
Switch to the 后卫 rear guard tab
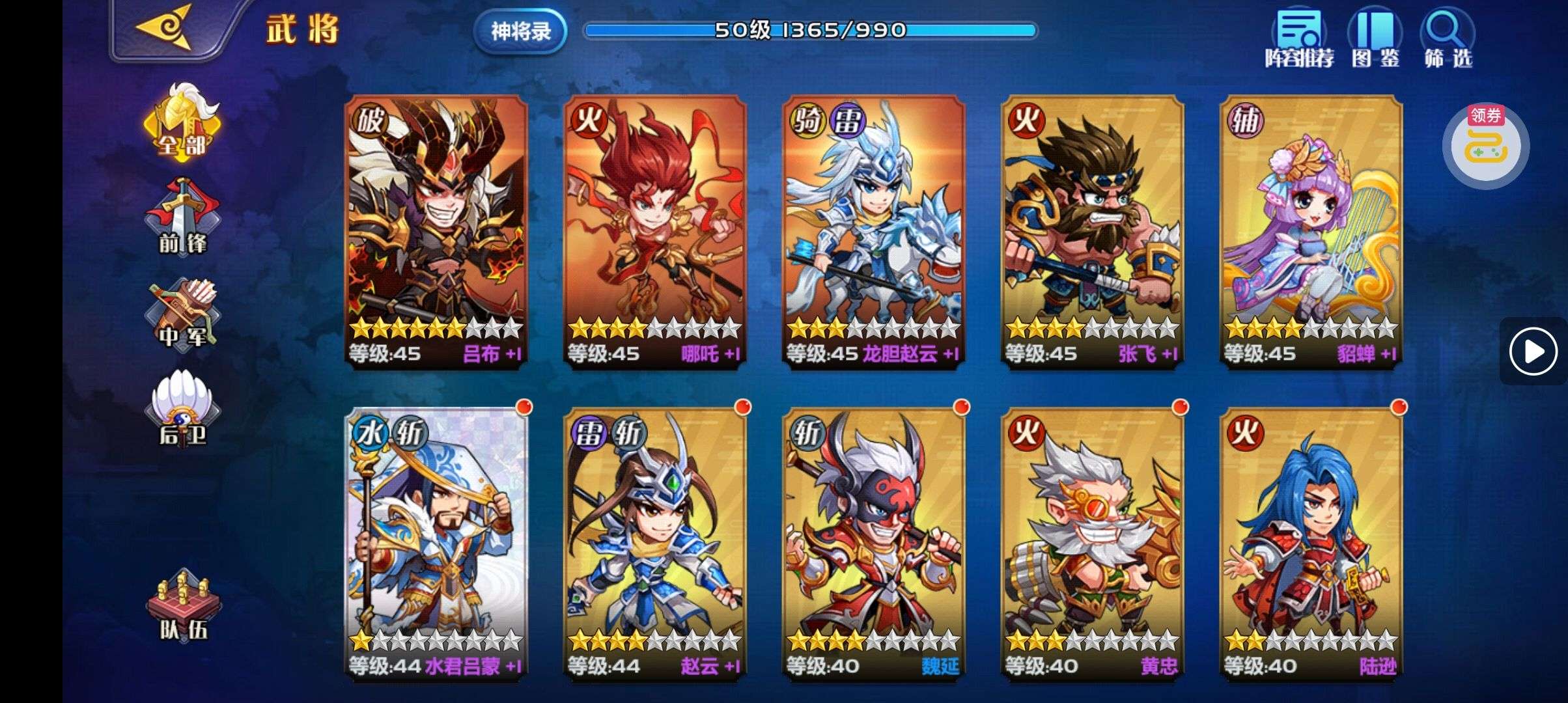pyautogui.click(x=182, y=408)
